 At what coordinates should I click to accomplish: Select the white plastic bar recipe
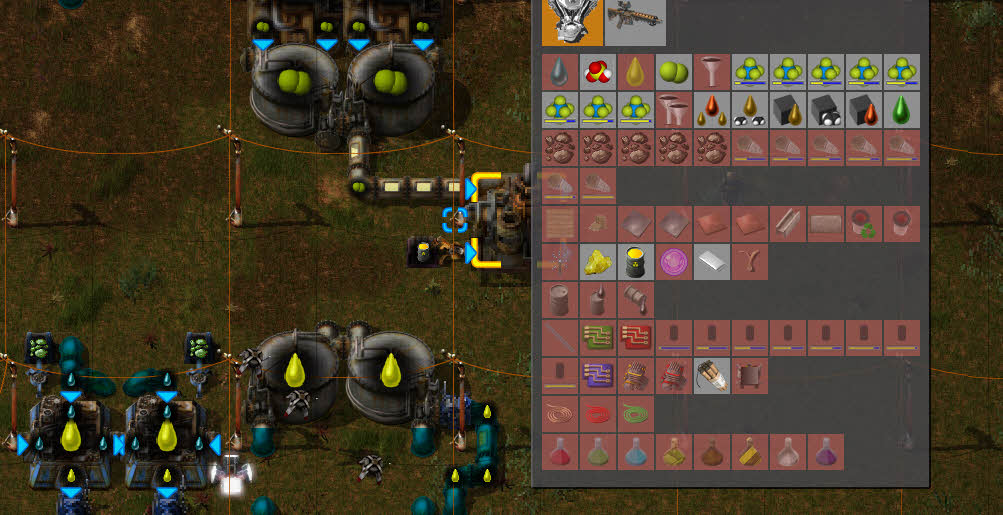click(x=712, y=262)
